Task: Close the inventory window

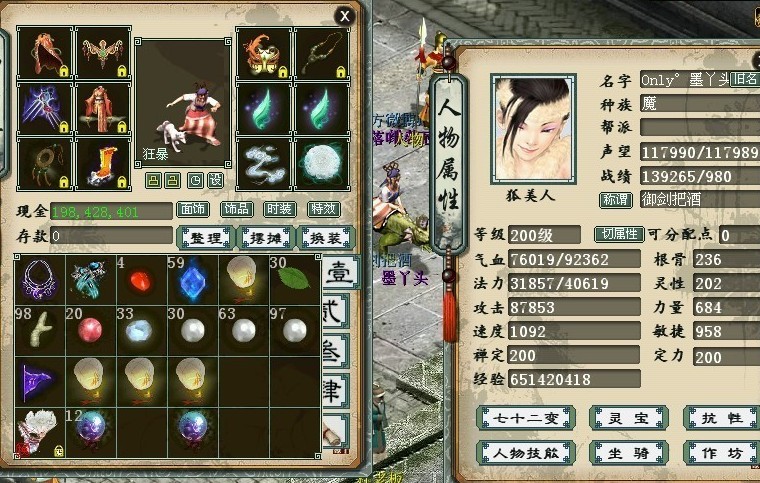Action: pos(344,15)
